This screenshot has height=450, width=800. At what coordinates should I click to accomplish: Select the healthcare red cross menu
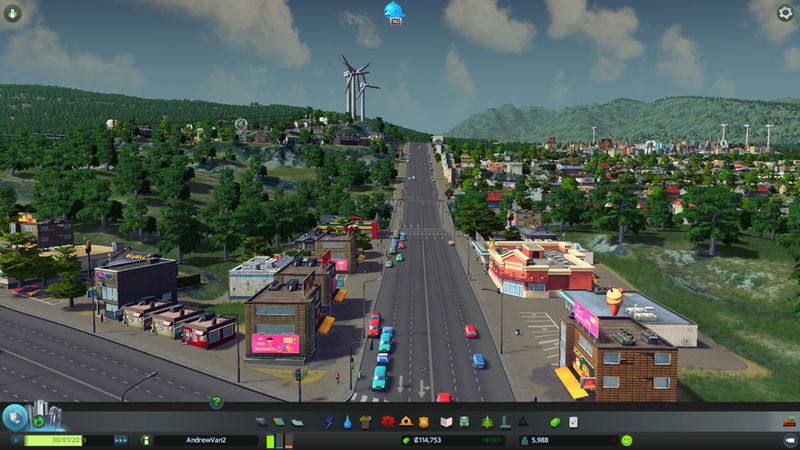390,422
